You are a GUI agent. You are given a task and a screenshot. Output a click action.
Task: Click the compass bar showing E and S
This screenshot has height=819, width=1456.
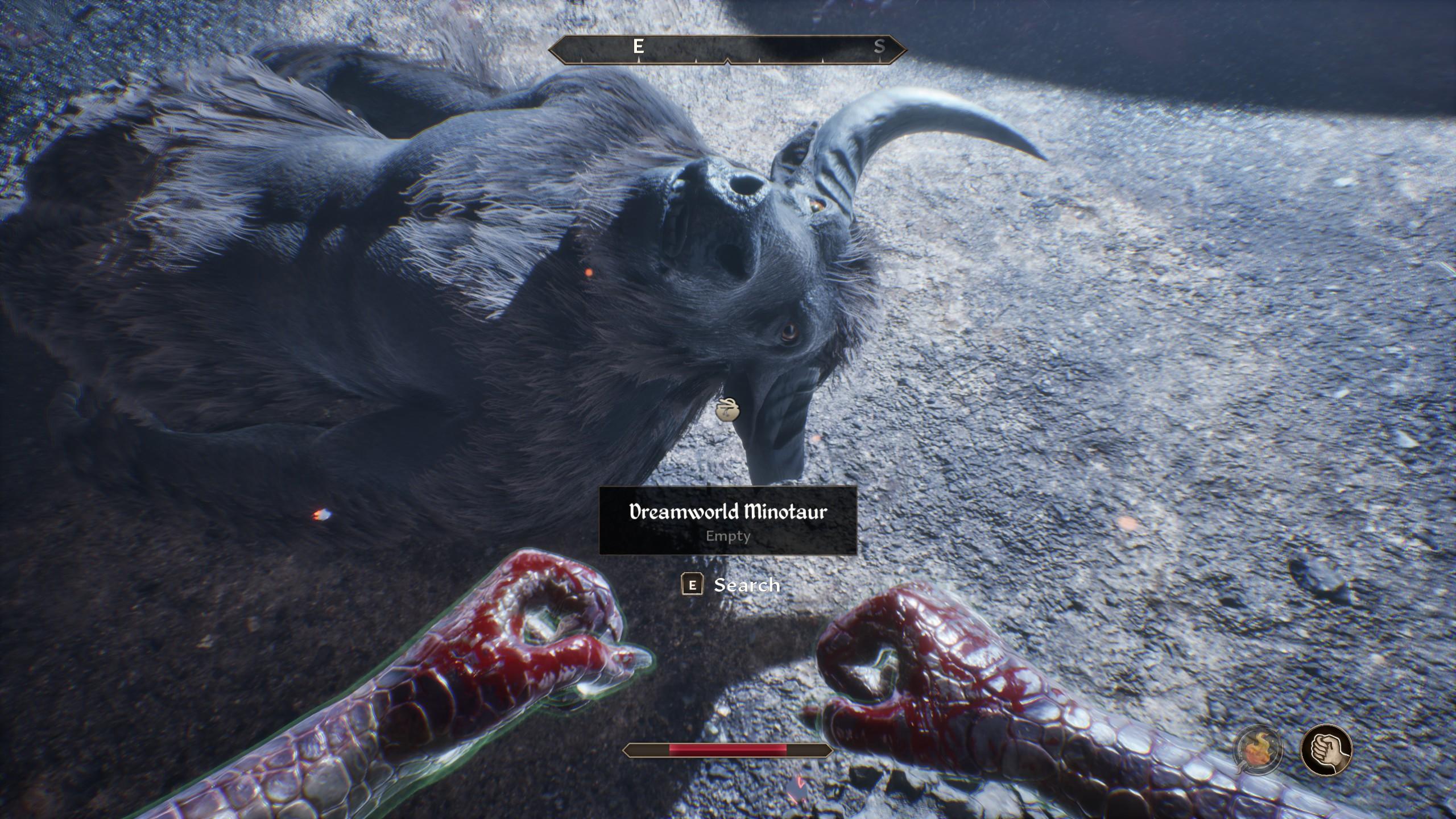(x=727, y=49)
